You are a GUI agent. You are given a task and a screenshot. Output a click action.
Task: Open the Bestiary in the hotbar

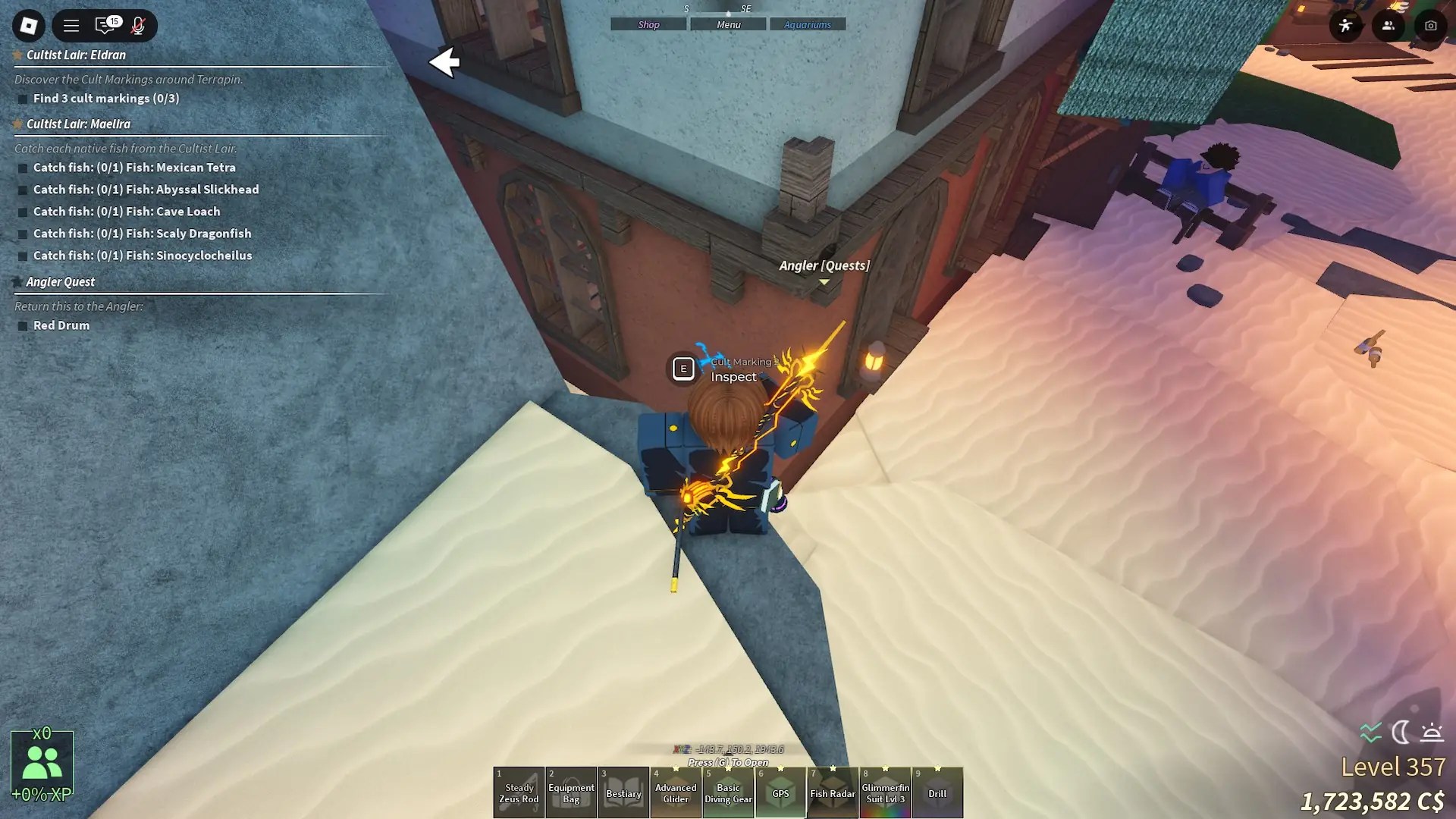pos(624,792)
